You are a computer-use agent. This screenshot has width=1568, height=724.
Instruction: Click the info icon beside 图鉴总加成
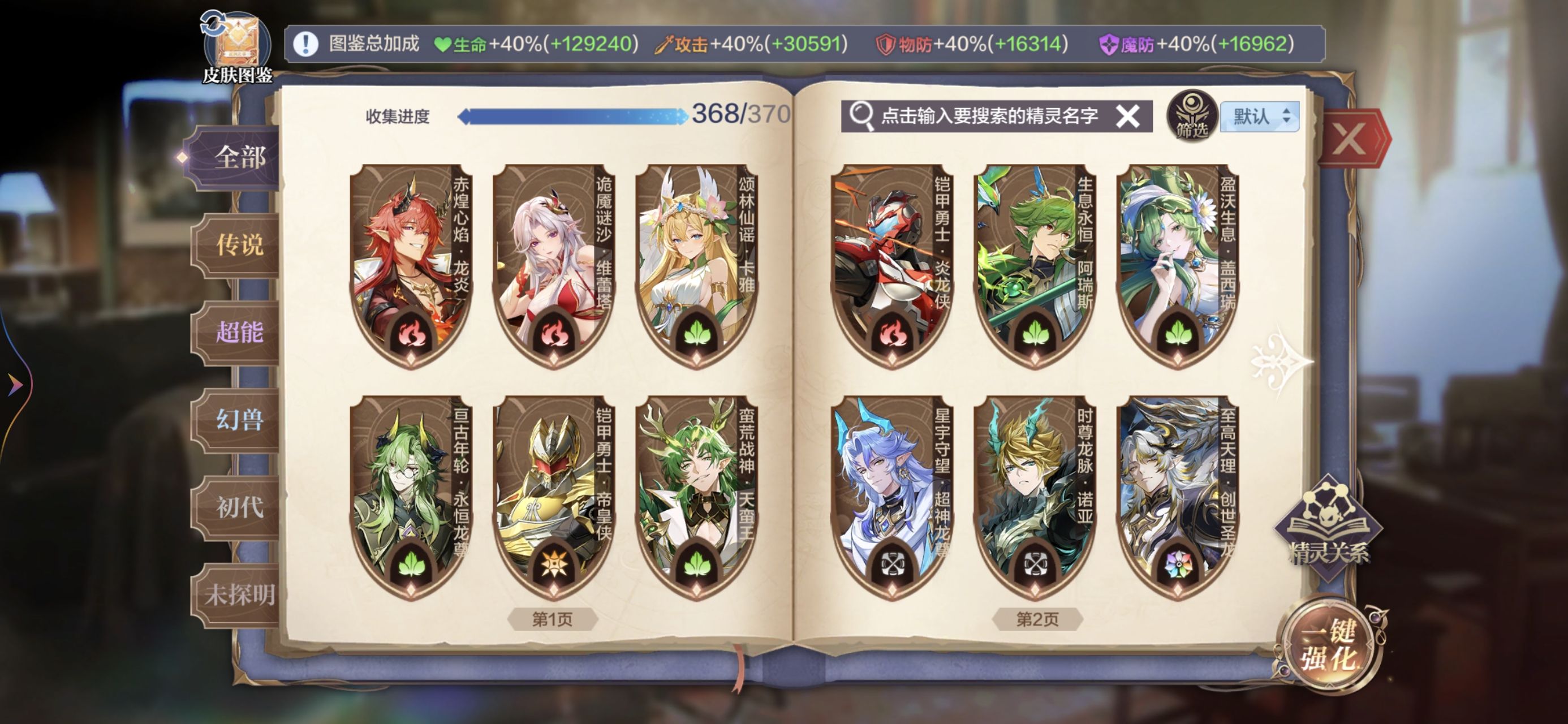point(305,44)
